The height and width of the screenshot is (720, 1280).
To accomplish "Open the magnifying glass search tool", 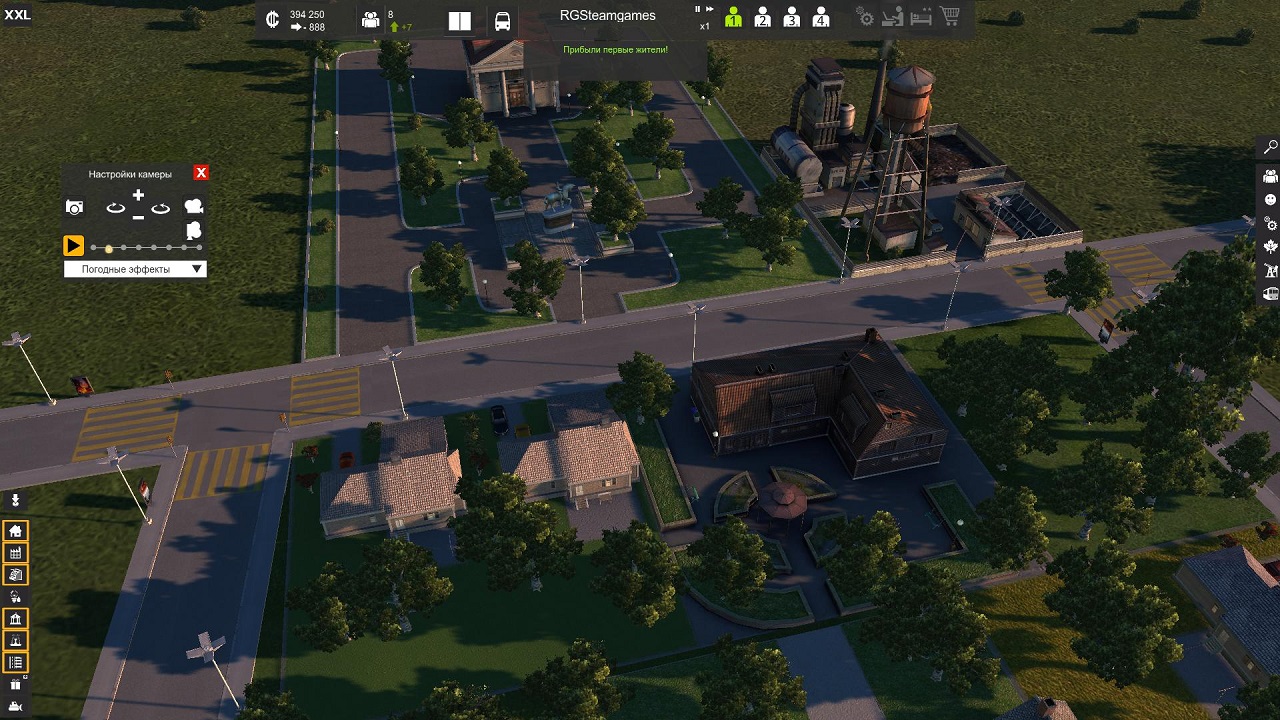I will [1270, 147].
